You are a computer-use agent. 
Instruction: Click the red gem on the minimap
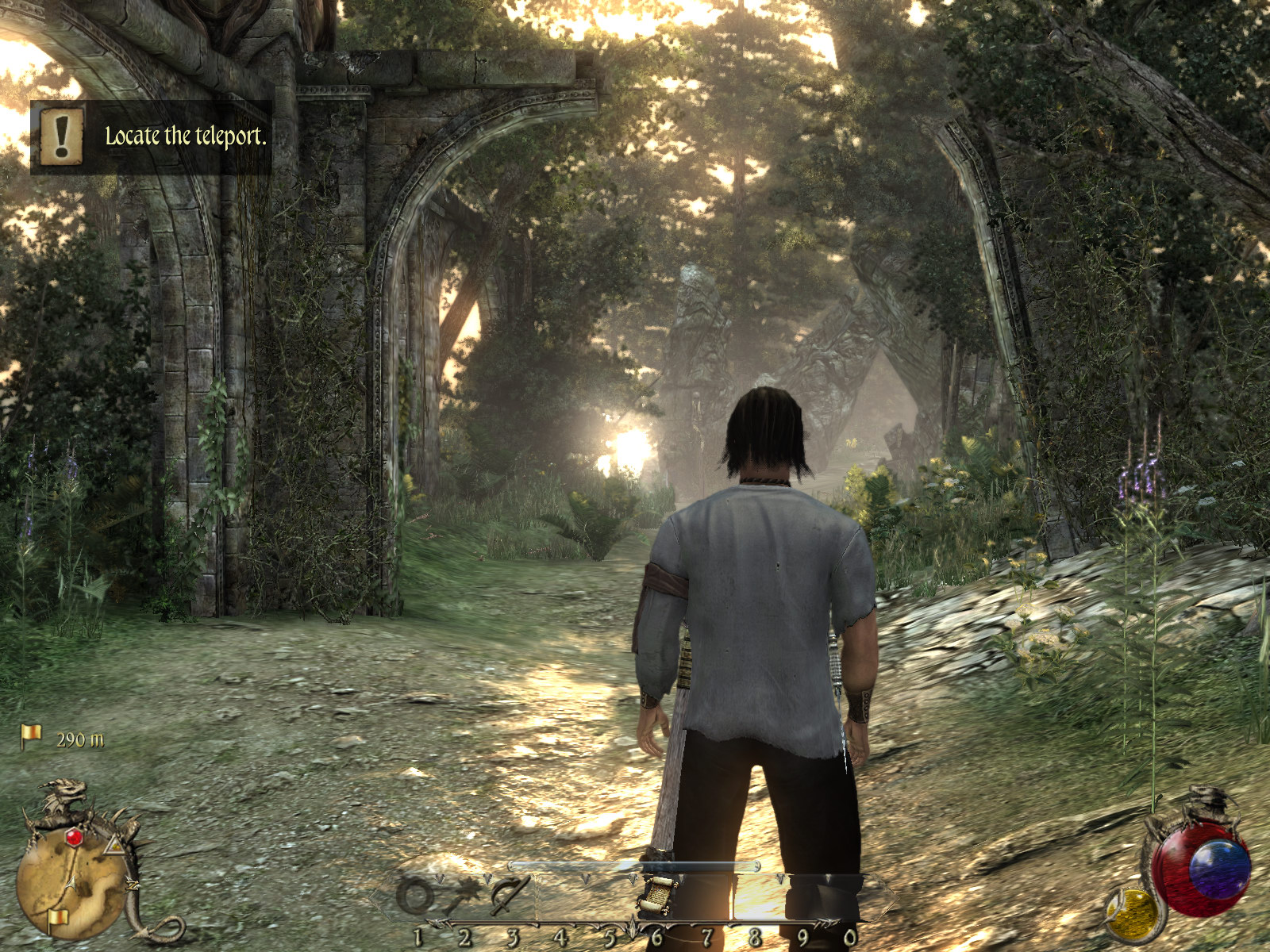[x=74, y=837]
